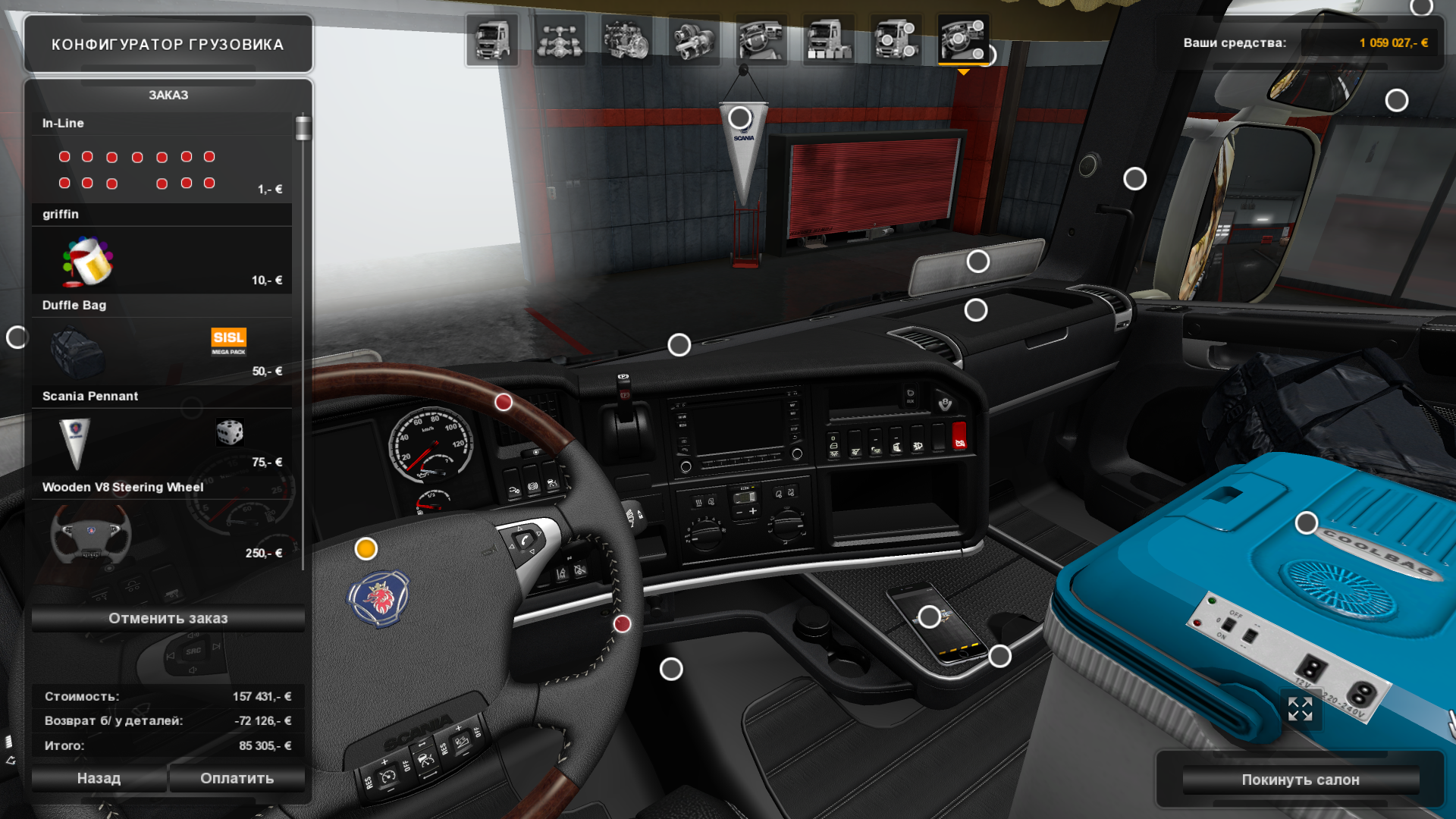Pay for the order with Оплатить
Screen dimensions: 1456x819
(x=237, y=778)
